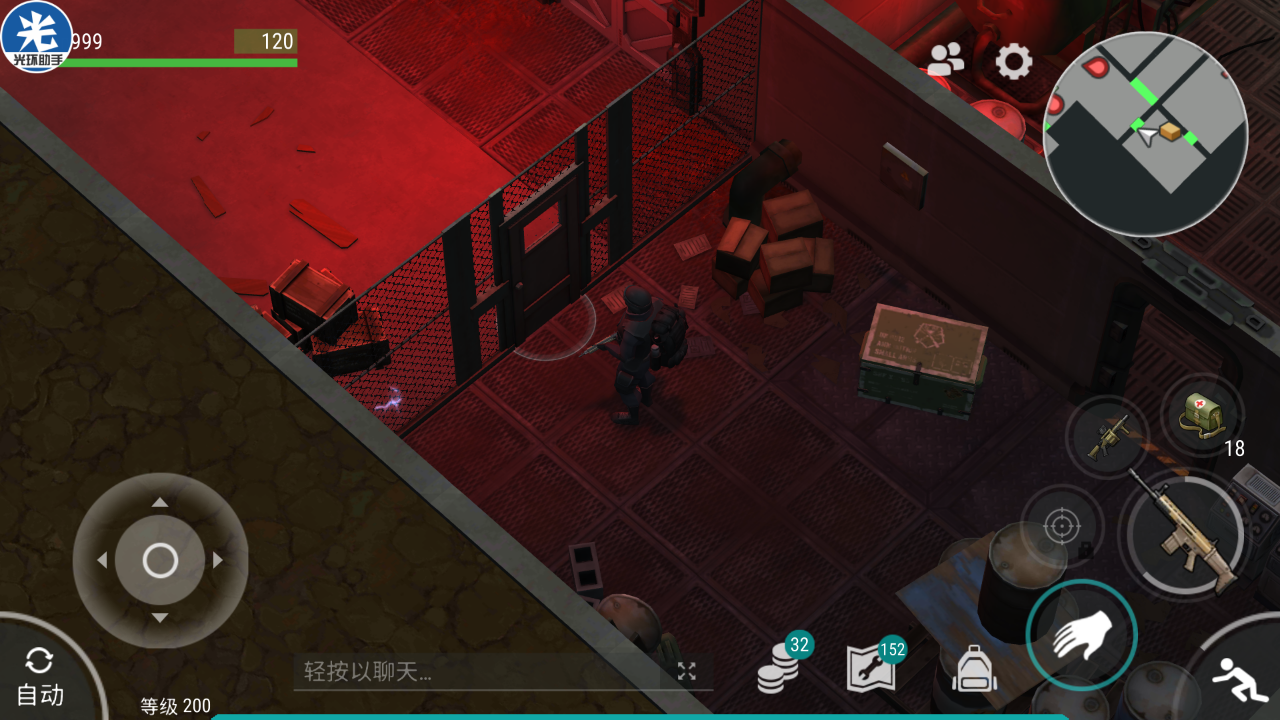Expand the chat window with arrows icon
The height and width of the screenshot is (720, 1280).
686,672
